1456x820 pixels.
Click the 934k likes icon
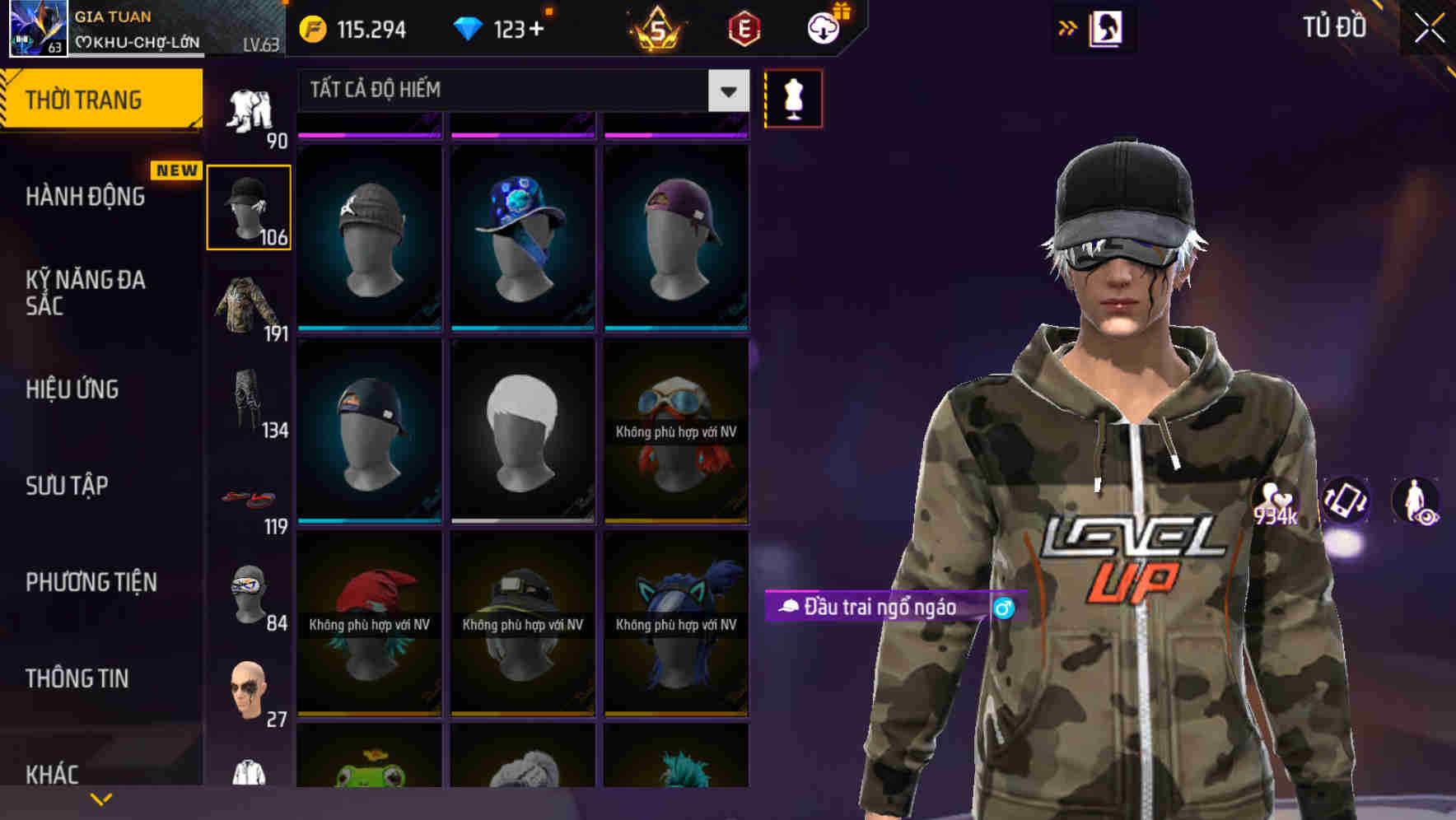1276,501
